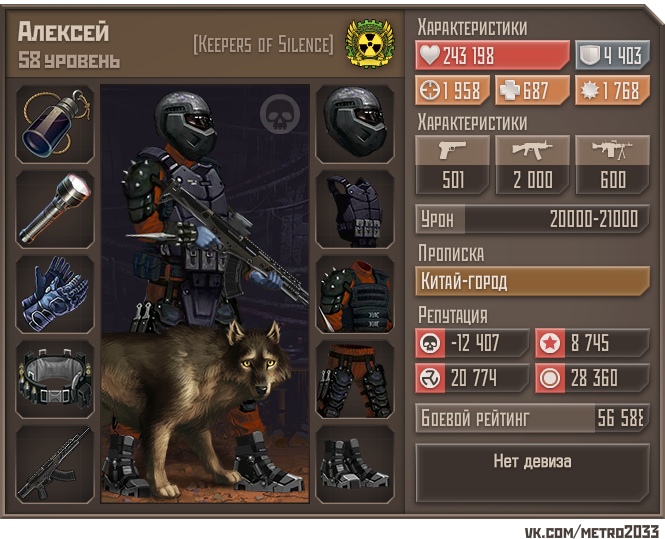Image resolution: width=665 pixels, height=539 pixels.
Task: Click the black helmet equipment slot
Action: [355, 124]
